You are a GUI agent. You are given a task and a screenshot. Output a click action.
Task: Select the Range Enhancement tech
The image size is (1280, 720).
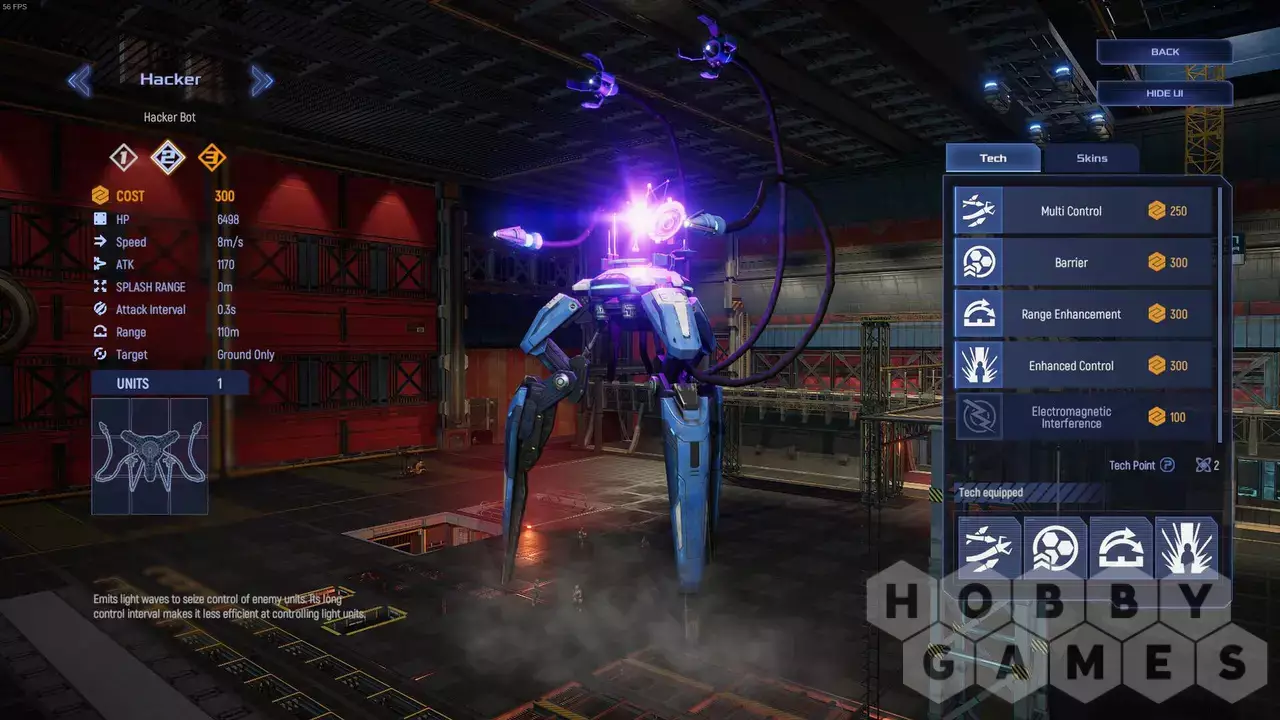(1084, 314)
